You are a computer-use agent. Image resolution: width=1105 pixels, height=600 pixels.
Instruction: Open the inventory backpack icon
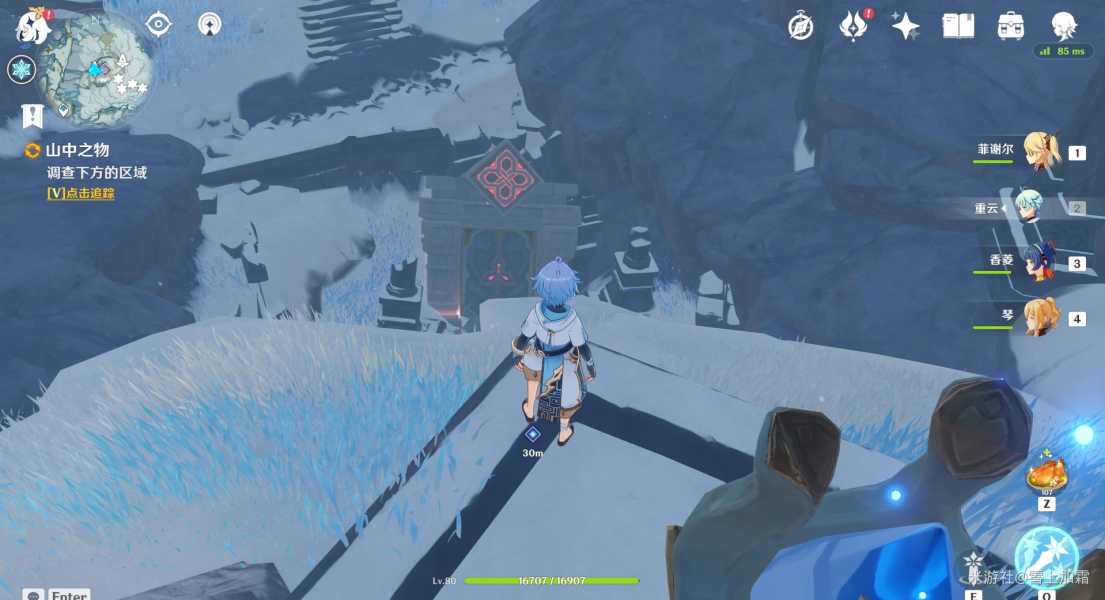(1011, 27)
